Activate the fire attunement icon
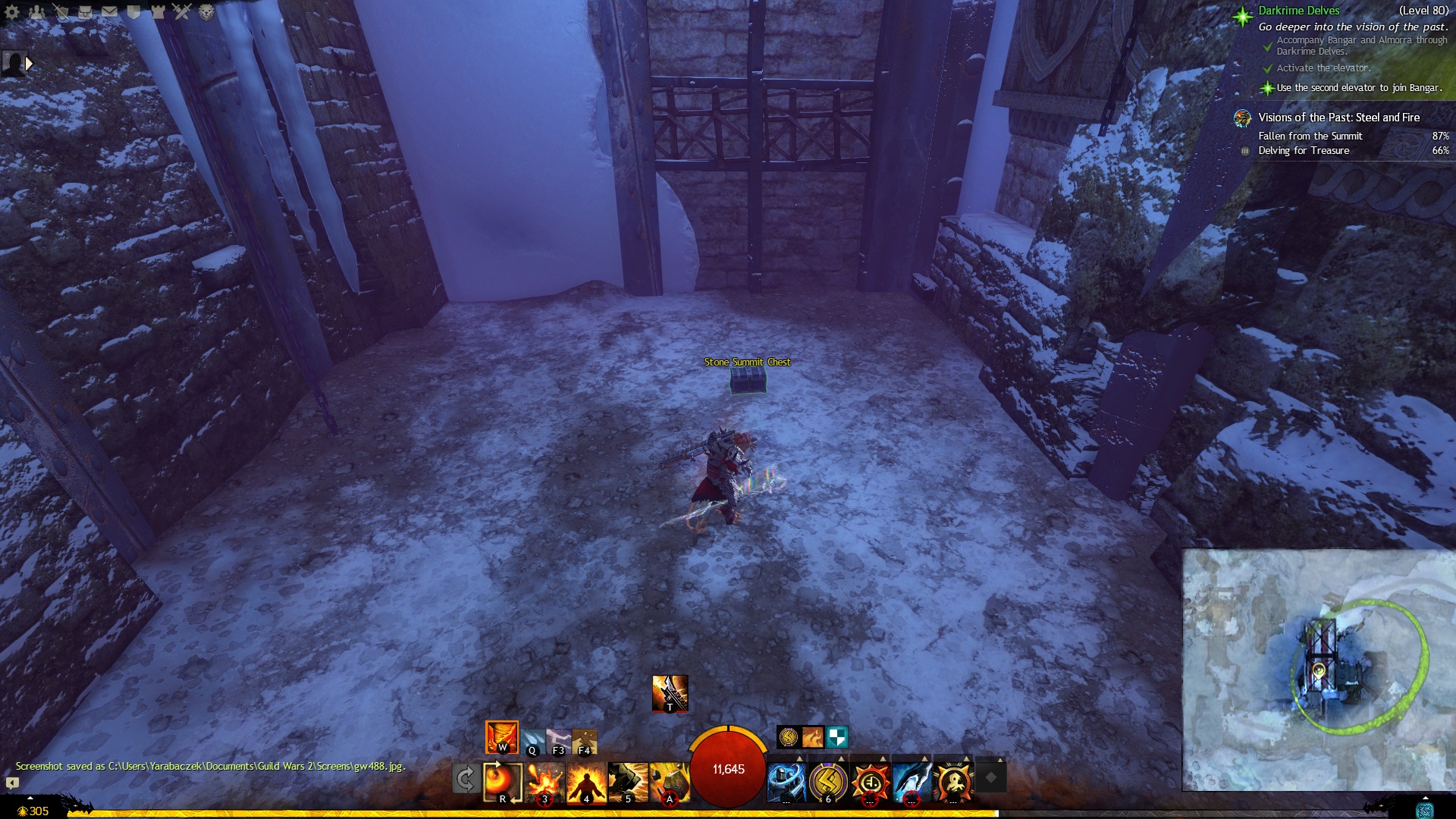1456x819 pixels. pos(502,737)
